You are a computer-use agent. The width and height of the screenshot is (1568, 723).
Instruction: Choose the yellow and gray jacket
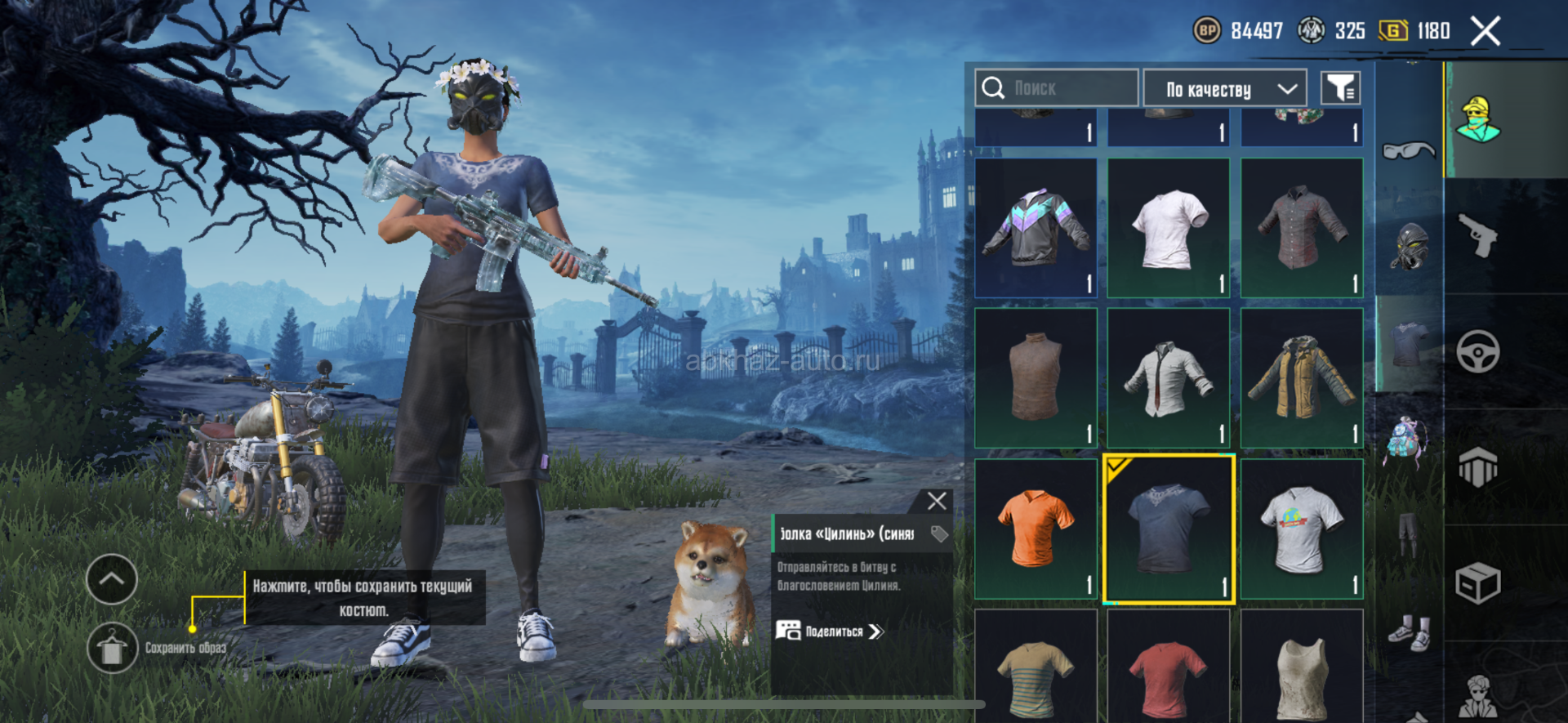[1302, 377]
